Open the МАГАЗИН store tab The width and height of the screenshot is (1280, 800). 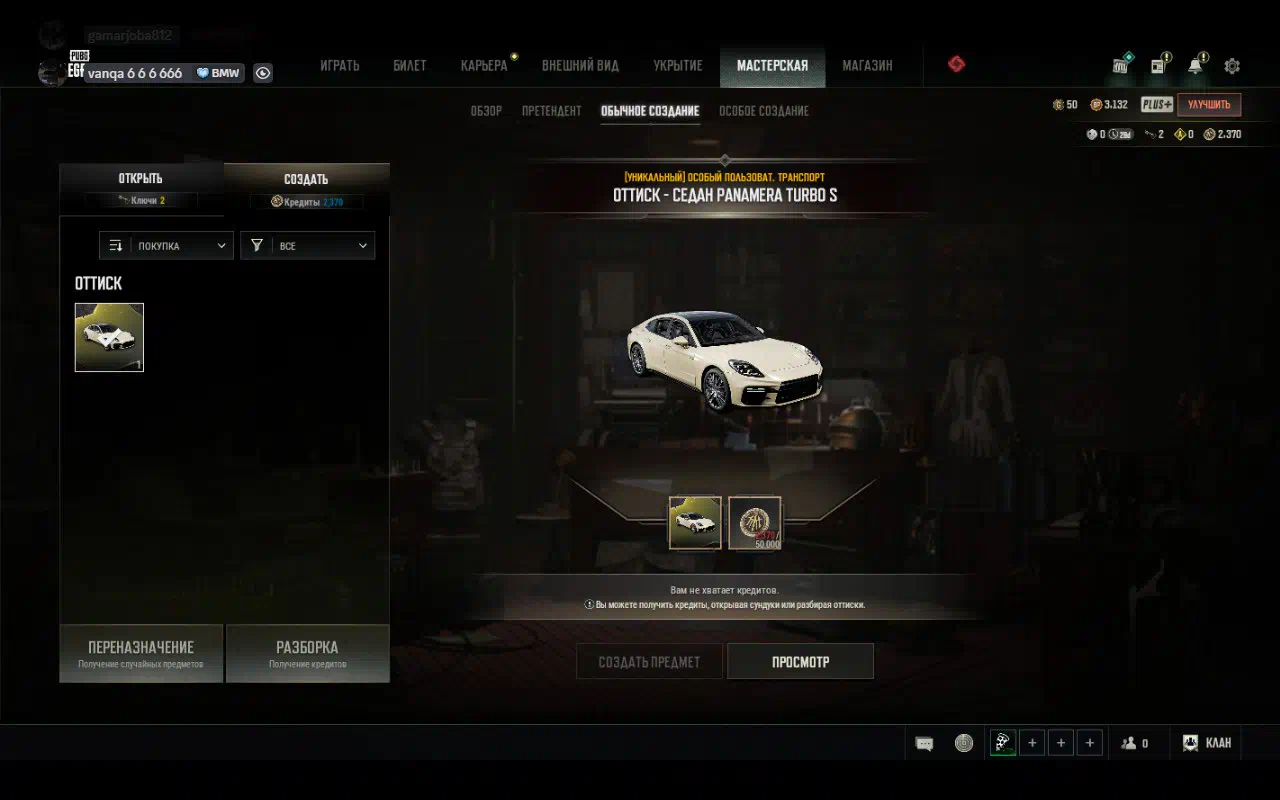pos(867,66)
